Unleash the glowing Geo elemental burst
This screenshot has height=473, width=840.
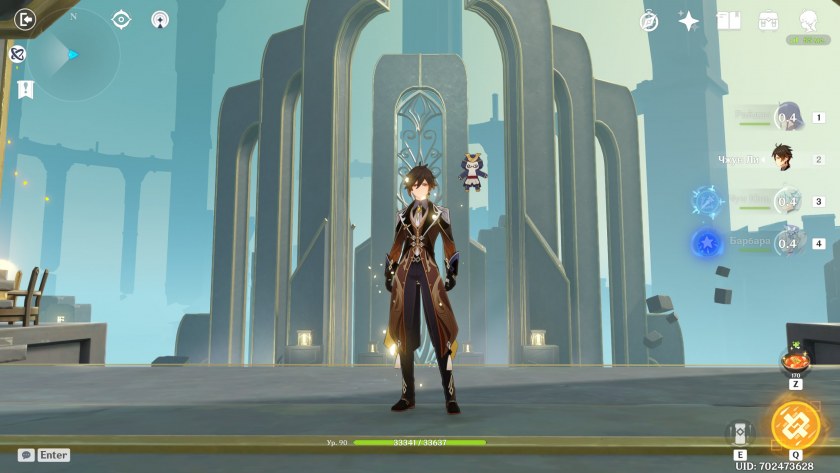796,426
